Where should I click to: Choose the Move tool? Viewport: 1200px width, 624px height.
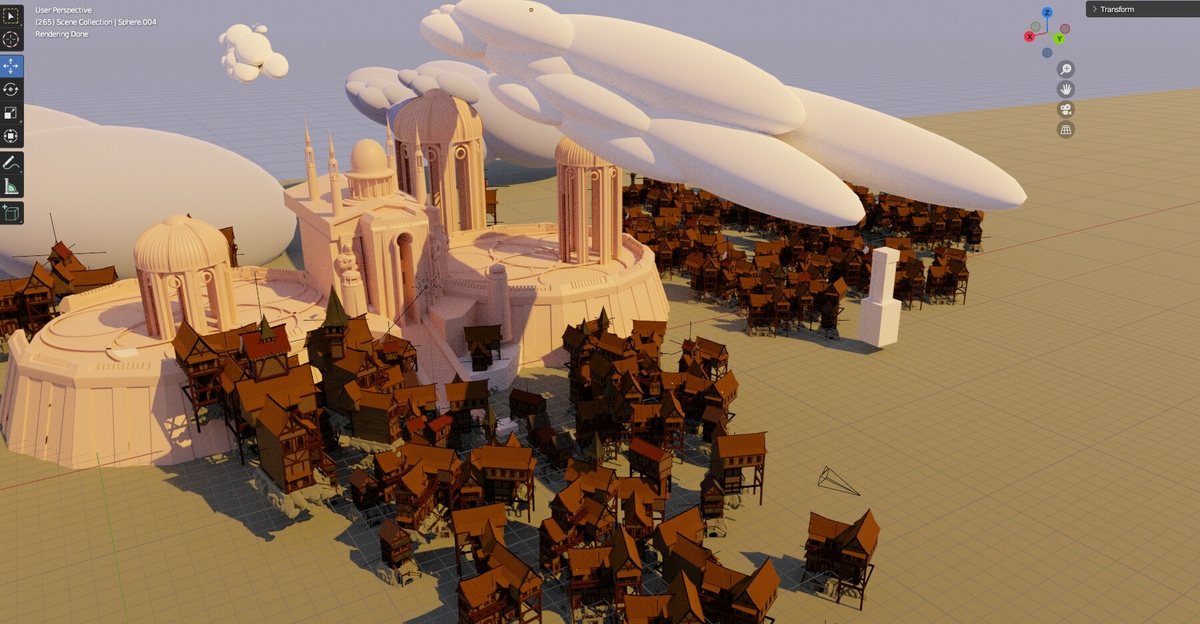[x=11, y=66]
